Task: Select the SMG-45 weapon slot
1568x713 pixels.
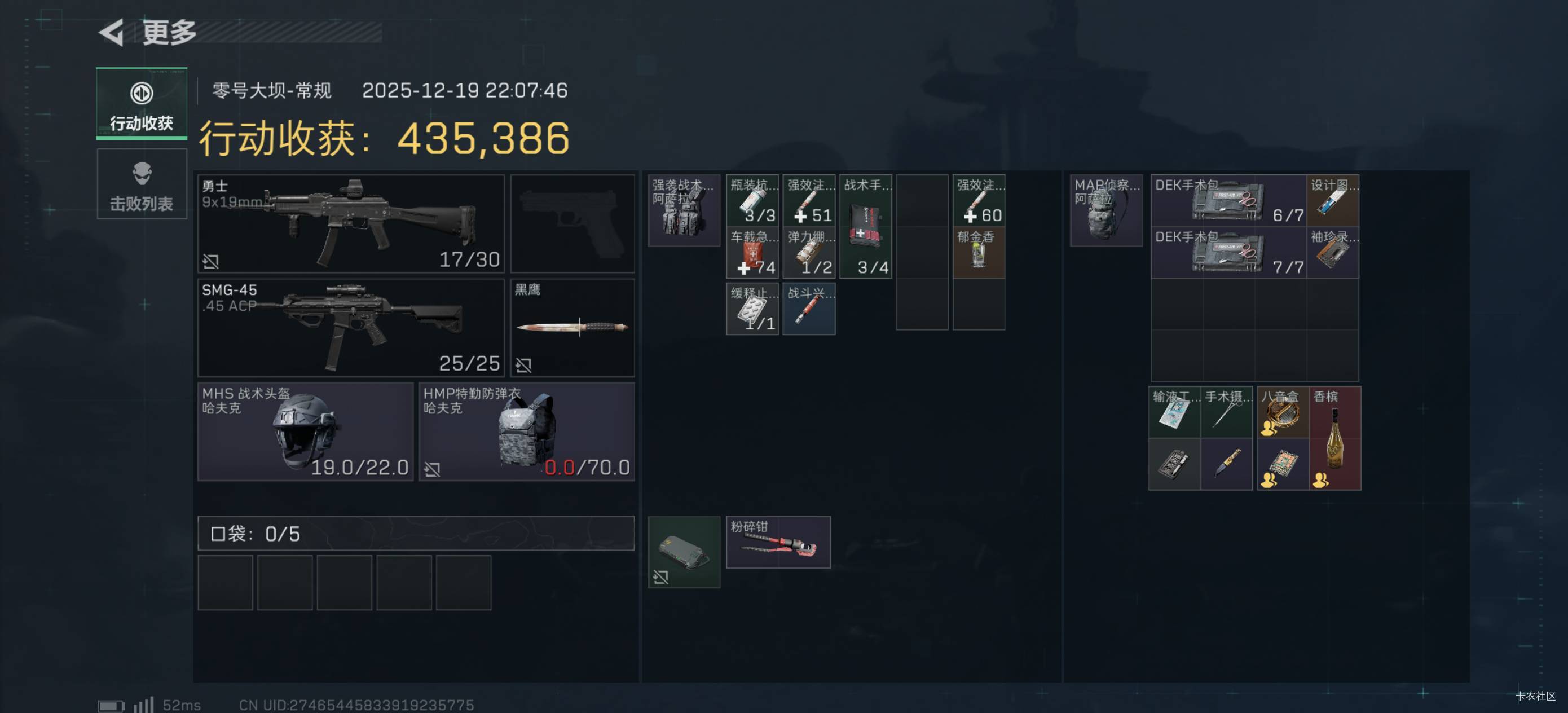Action: tap(351, 328)
